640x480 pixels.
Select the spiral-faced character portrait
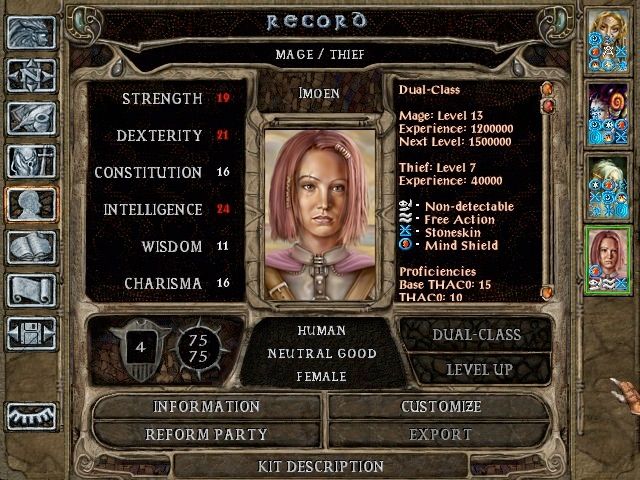(x=606, y=110)
